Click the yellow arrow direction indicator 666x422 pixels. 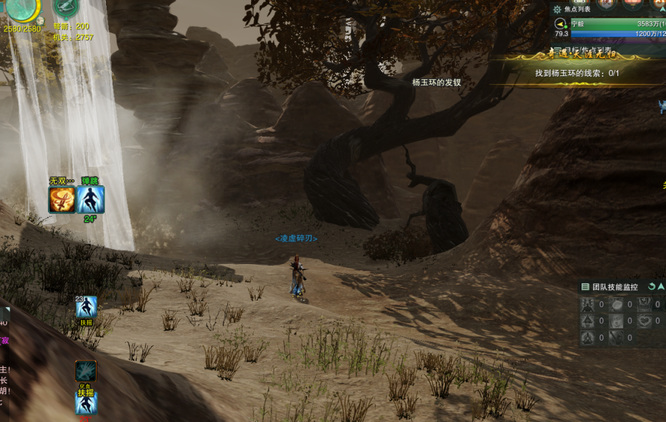click(x=558, y=23)
